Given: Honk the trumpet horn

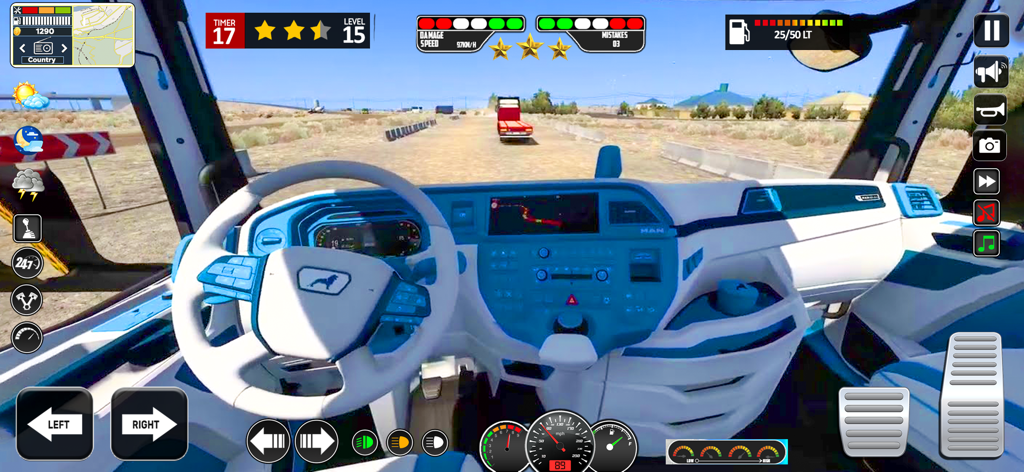Looking at the screenshot, I should [990, 109].
